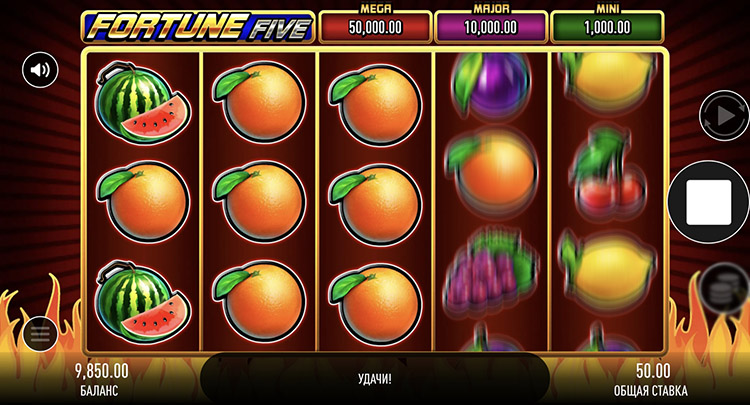The image size is (750, 405).
Task: Open the coin stack bet settings
Action: click(x=720, y=287)
